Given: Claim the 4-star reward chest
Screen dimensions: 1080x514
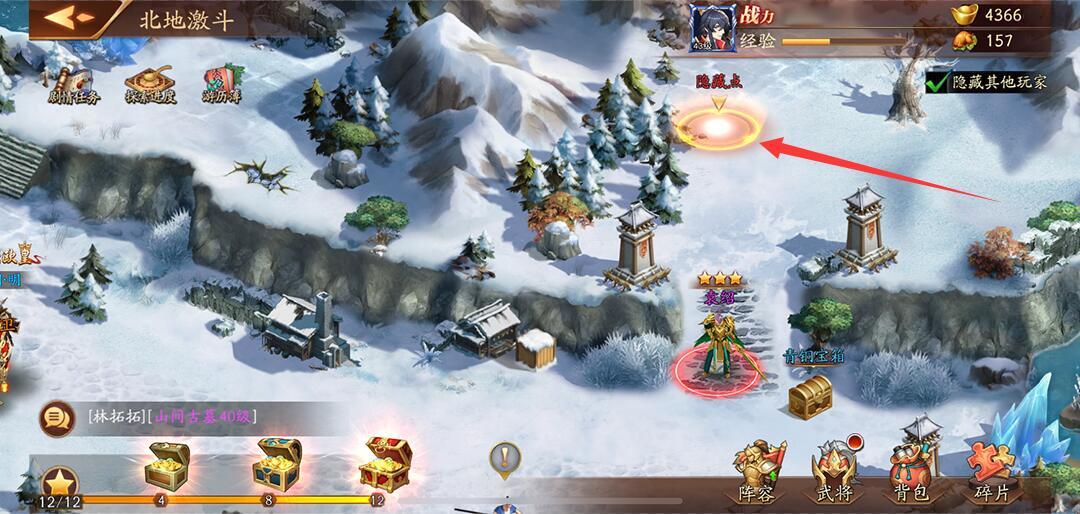Looking at the screenshot, I should 162,464.
